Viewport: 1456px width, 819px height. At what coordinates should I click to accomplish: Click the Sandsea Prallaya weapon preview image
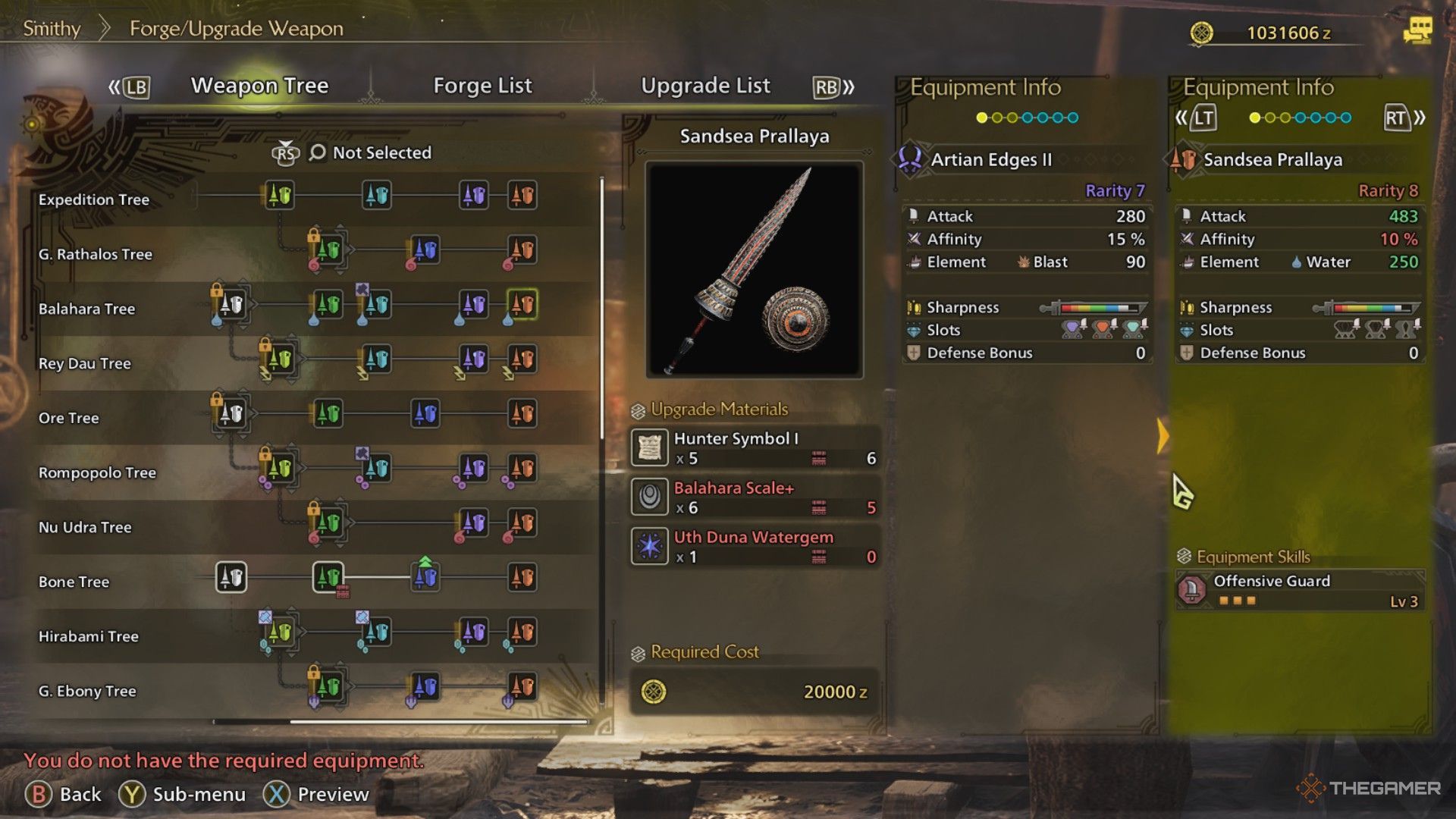pyautogui.click(x=755, y=269)
